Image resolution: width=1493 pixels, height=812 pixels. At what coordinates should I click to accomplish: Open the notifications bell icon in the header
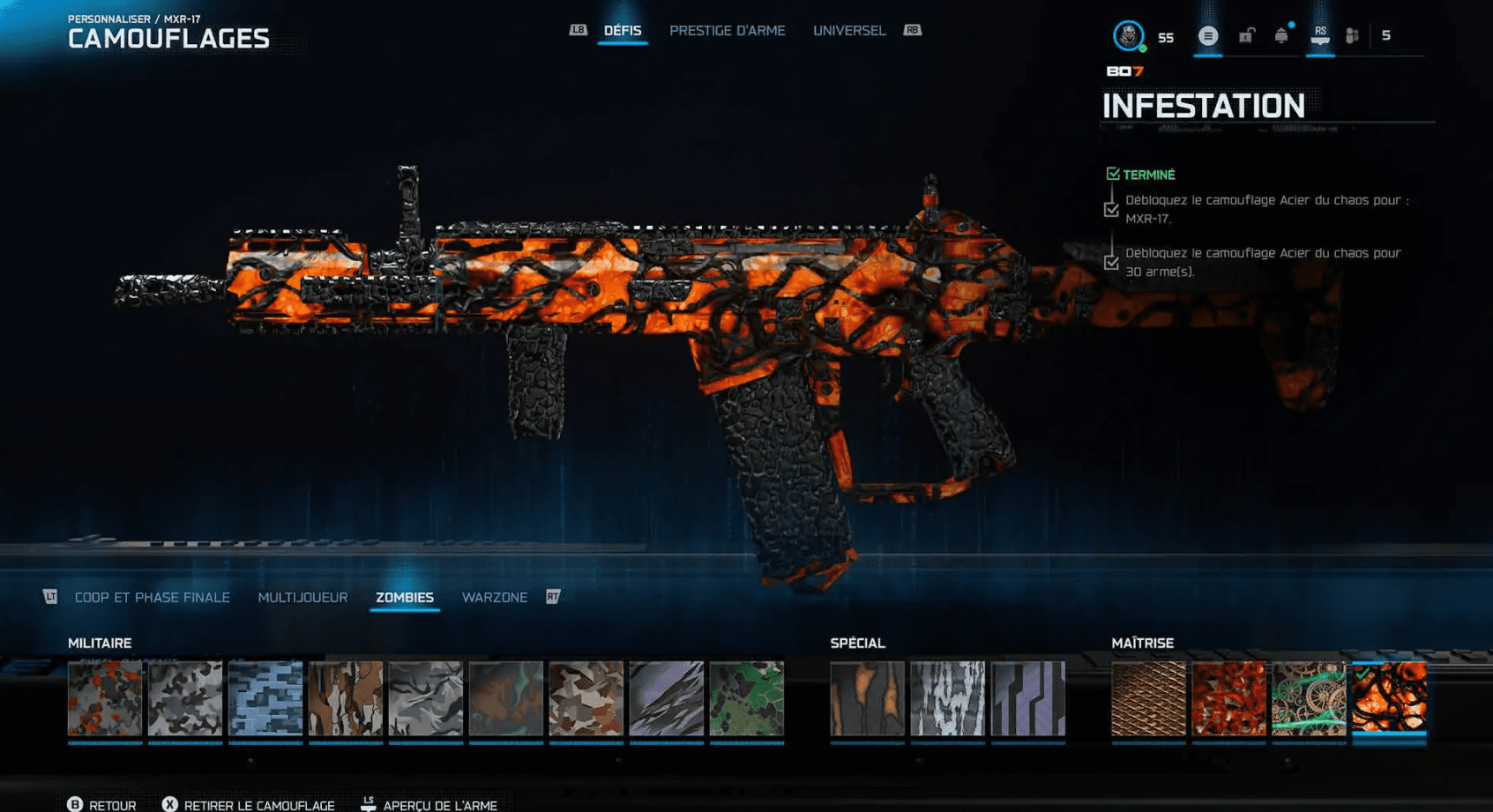tap(1281, 36)
